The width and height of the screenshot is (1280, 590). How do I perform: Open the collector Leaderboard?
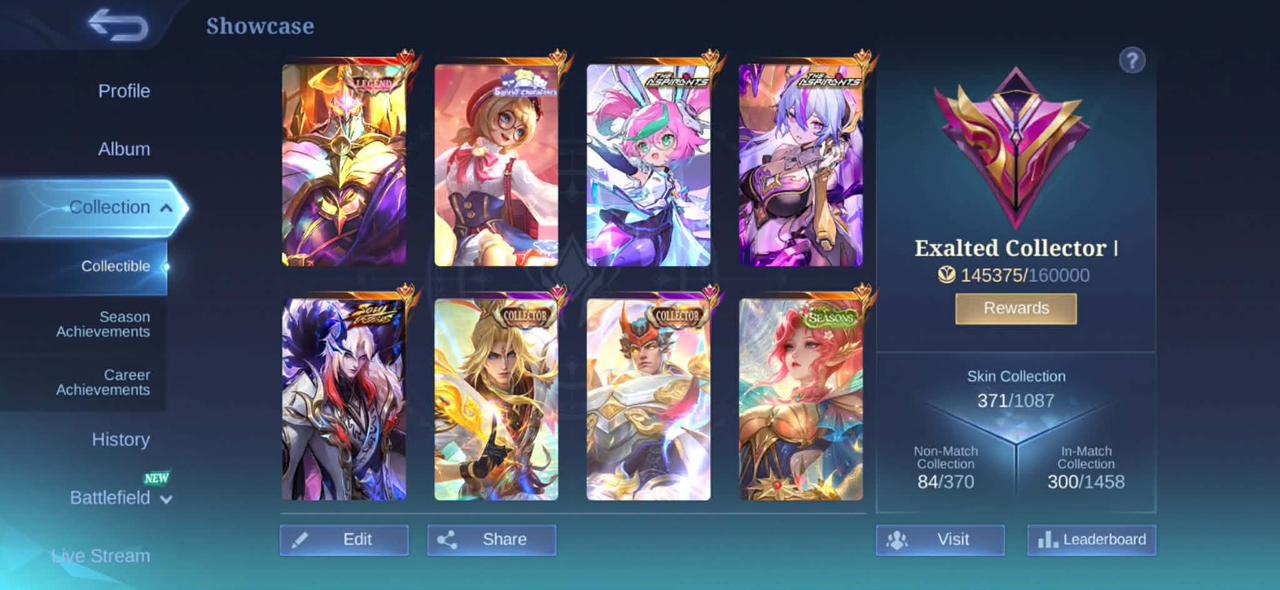pyautogui.click(x=1092, y=540)
